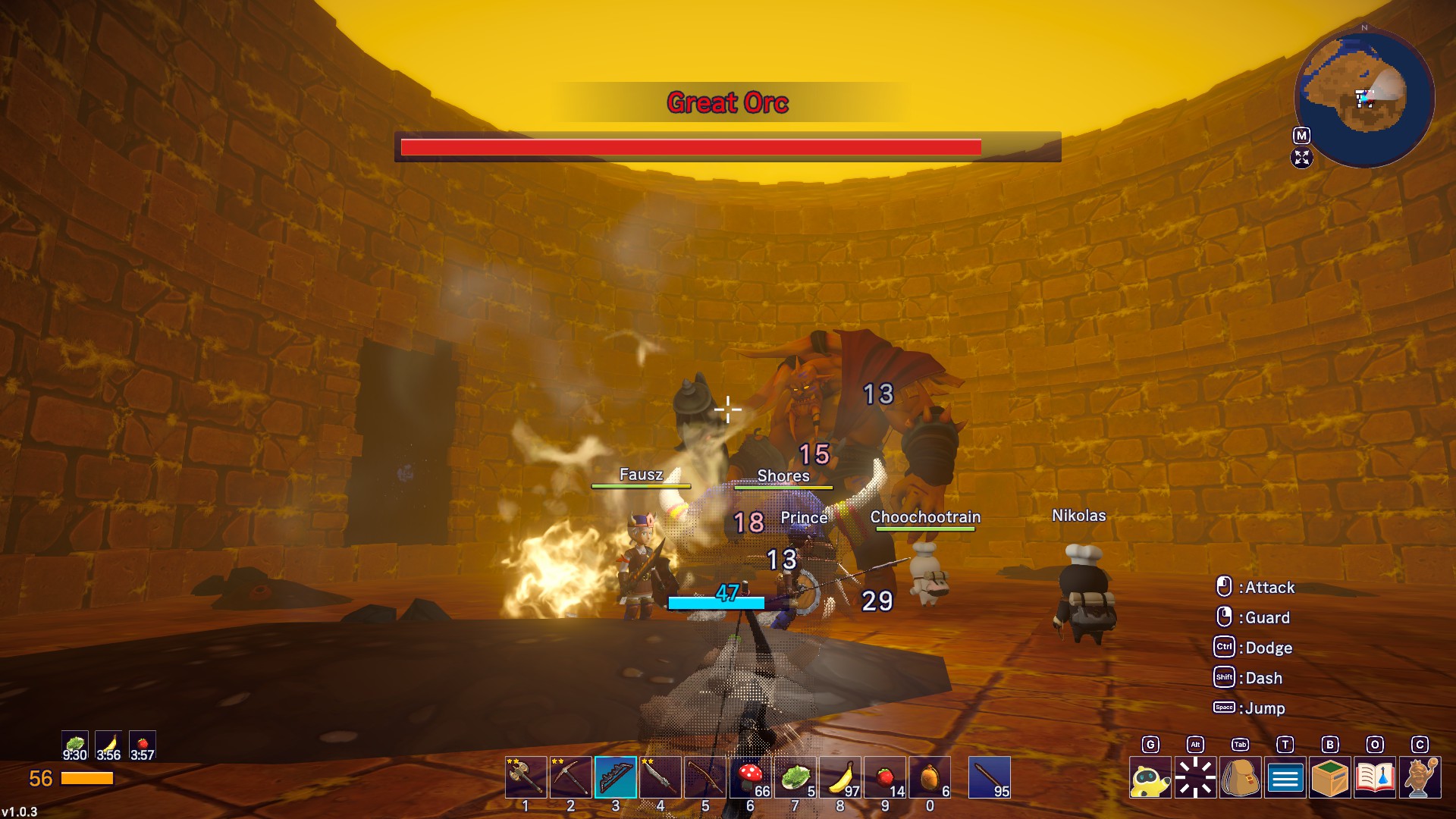This screenshot has height=819, width=1456.
Task: Equip the pickaxe from the hotbar
Action: pos(570,777)
